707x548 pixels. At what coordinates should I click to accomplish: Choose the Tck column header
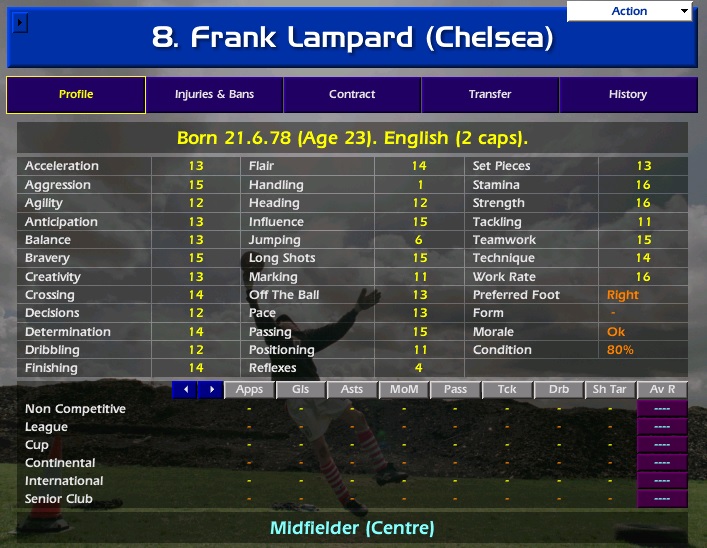coord(507,389)
